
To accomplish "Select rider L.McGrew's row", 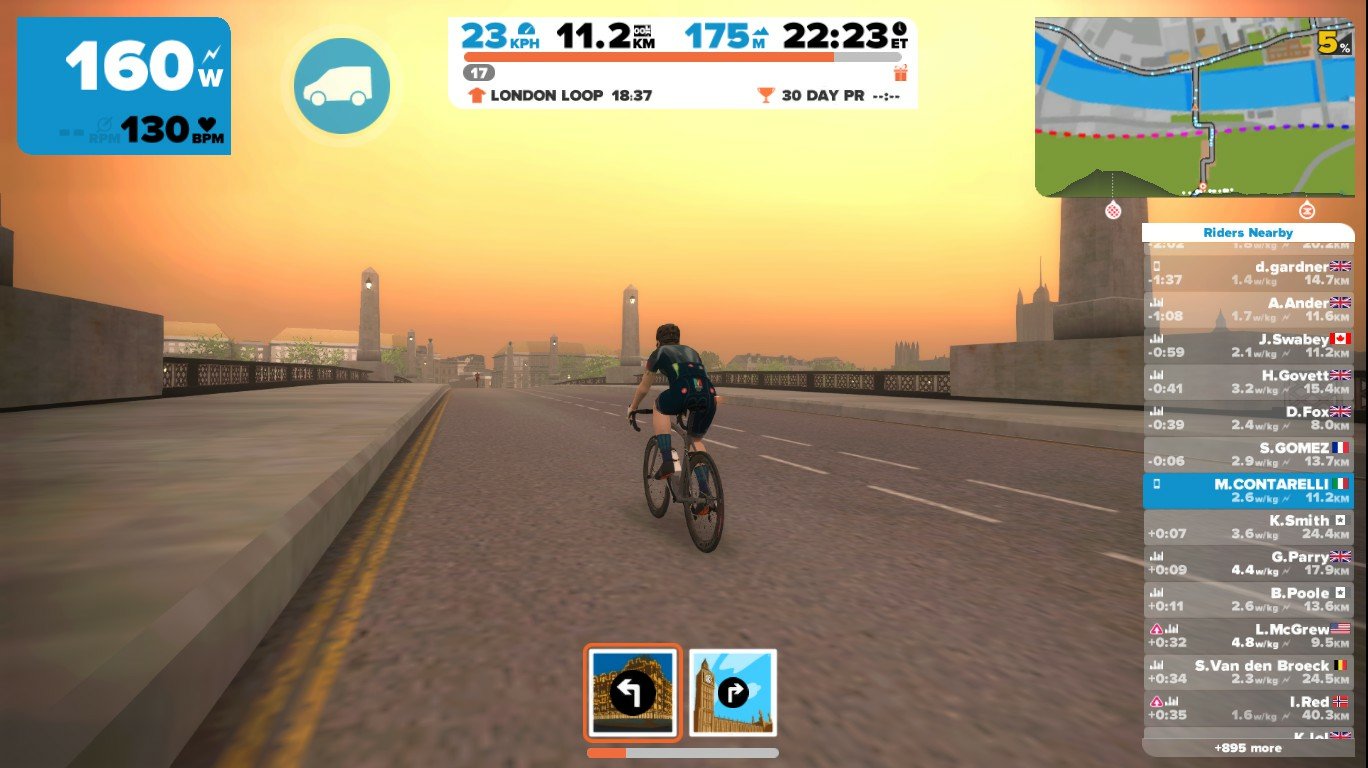I will 1247,636.
